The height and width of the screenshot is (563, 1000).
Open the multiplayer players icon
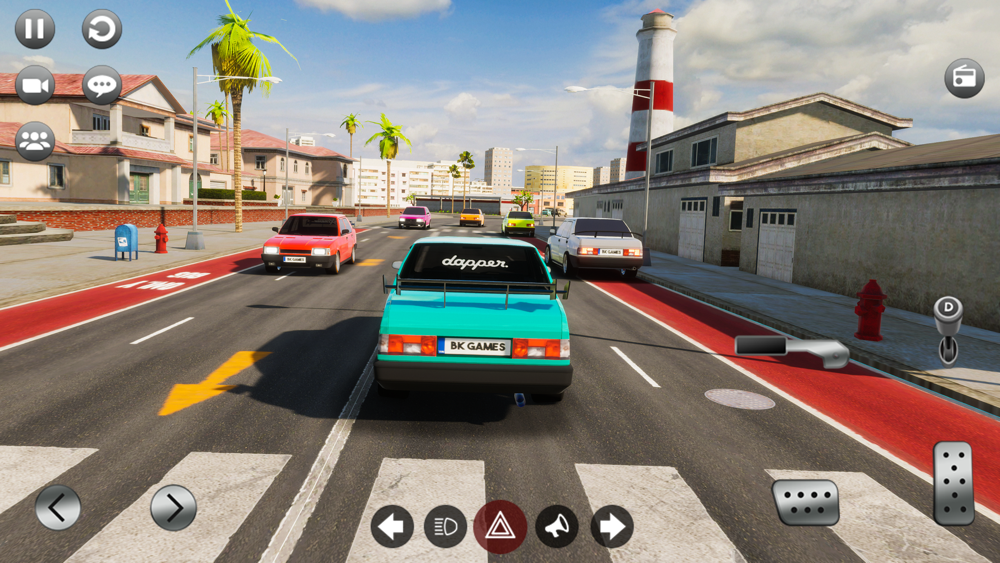[35, 141]
